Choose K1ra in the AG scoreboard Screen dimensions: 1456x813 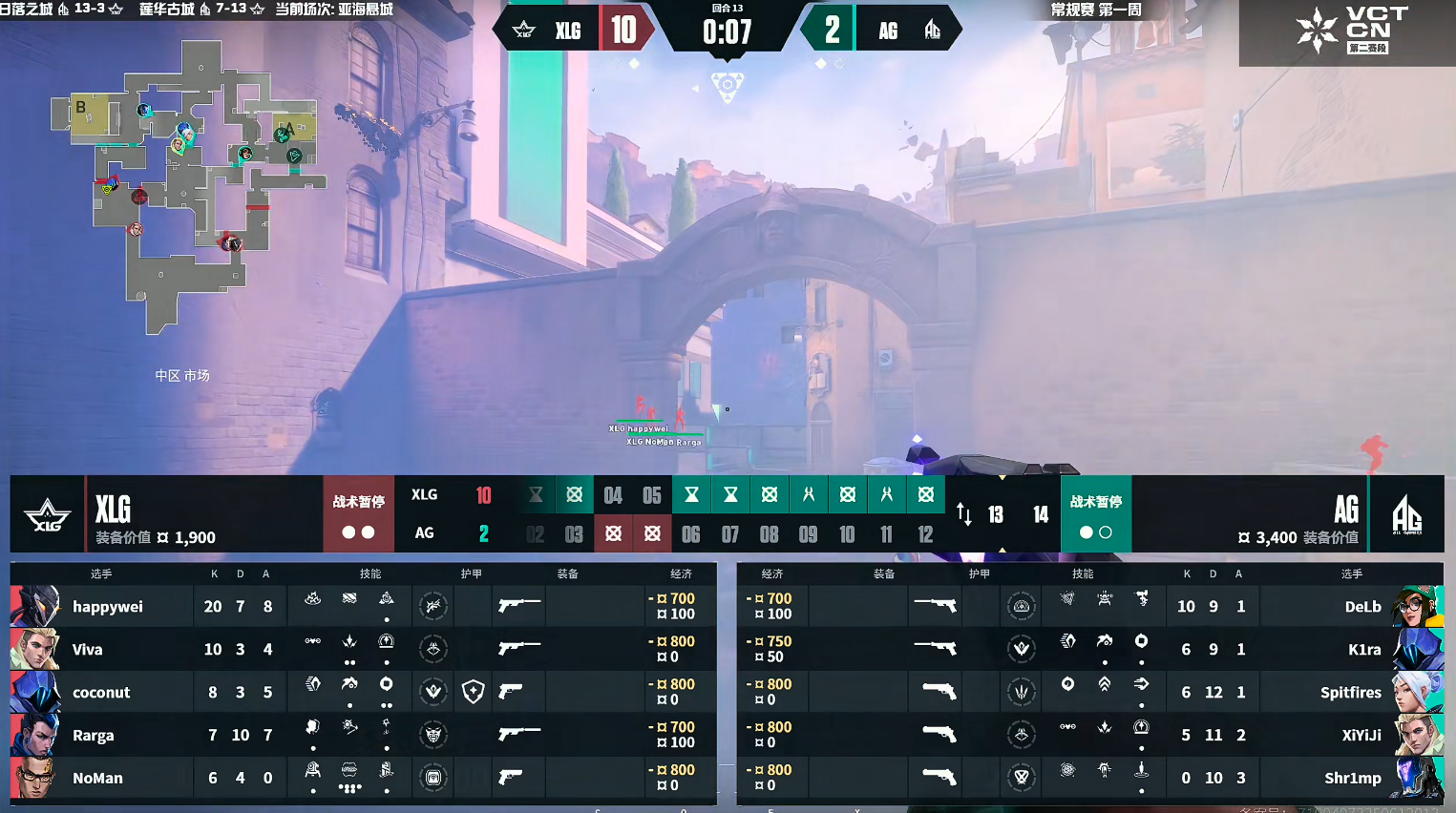click(x=1364, y=650)
